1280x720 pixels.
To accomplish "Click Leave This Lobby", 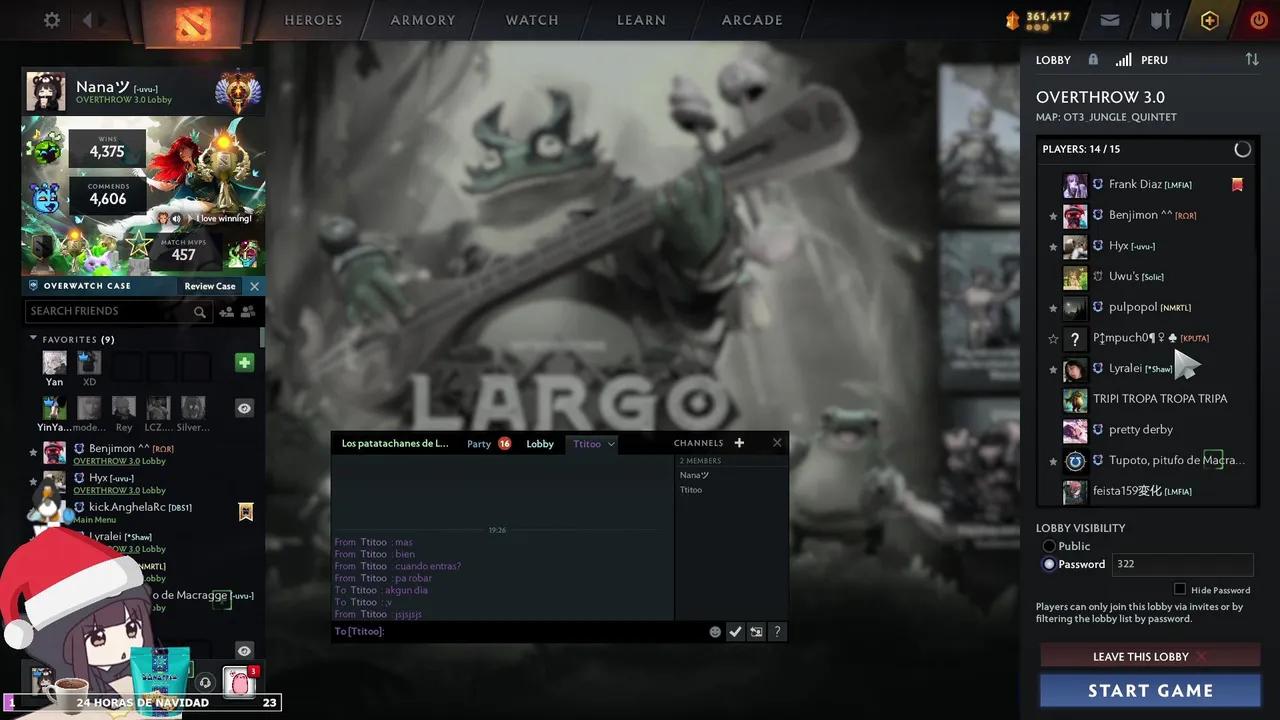I will point(1140,656).
